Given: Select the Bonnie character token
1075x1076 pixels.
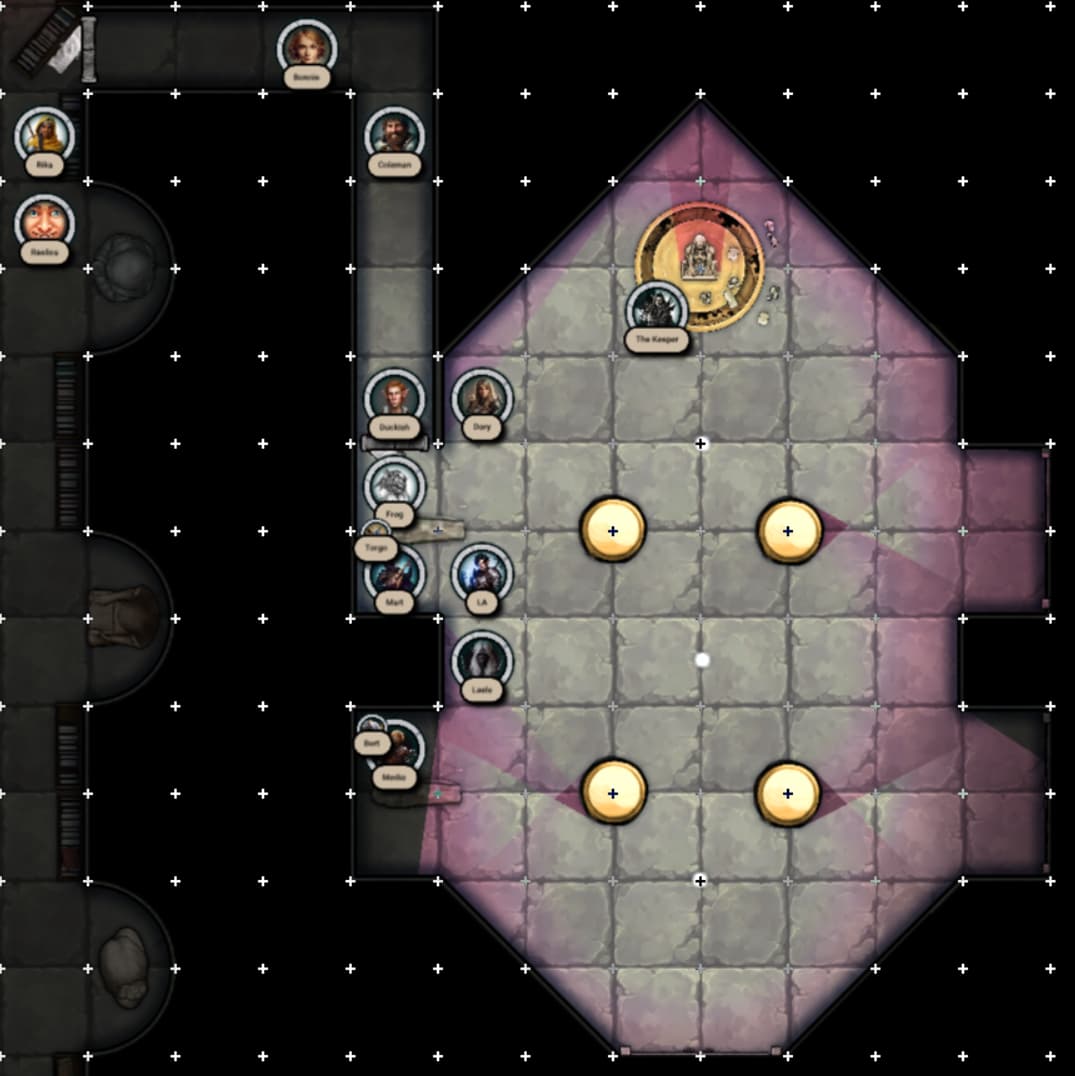Looking at the screenshot, I should tap(307, 47).
